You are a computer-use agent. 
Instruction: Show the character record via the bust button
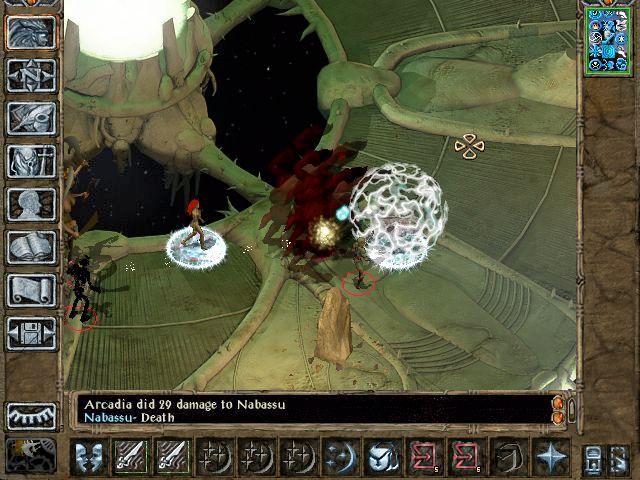(x=31, y=204)
